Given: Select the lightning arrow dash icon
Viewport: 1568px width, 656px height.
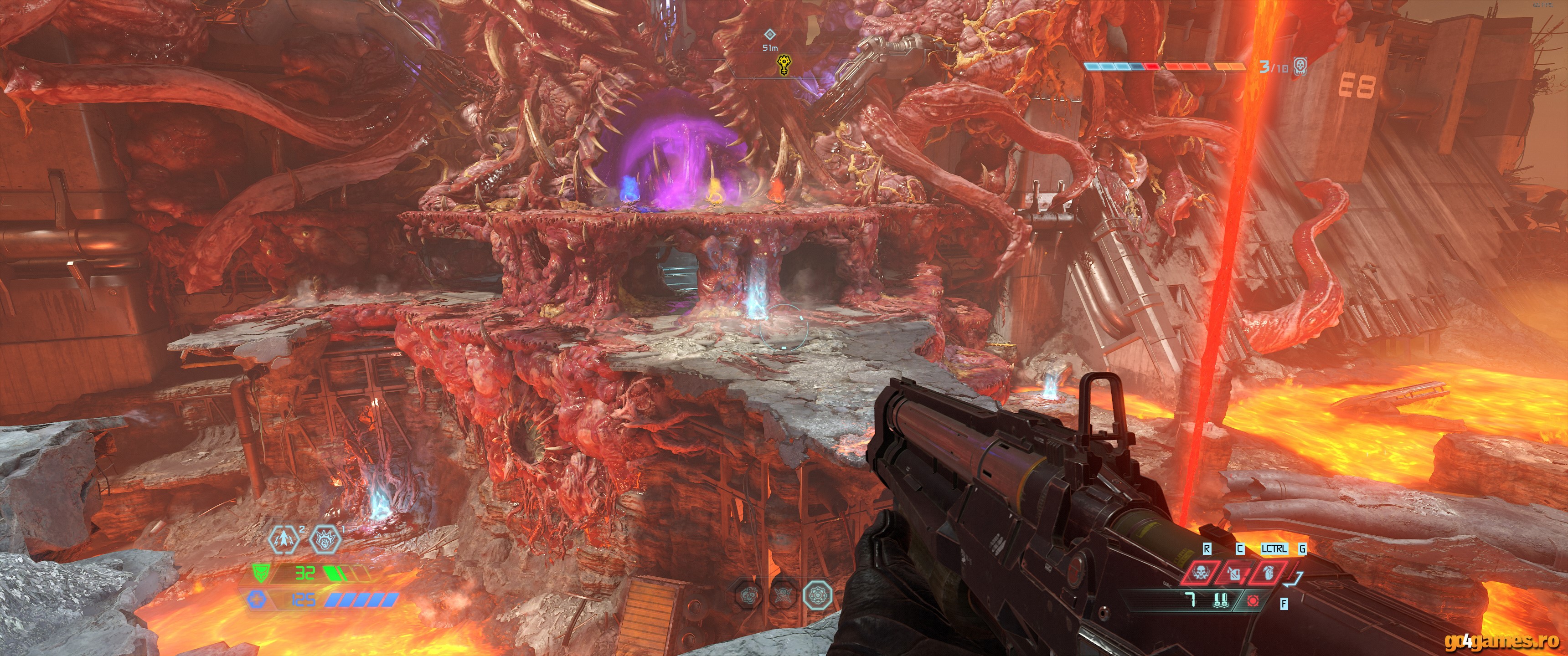Looking at the screenshot, I should pos(285,539).
